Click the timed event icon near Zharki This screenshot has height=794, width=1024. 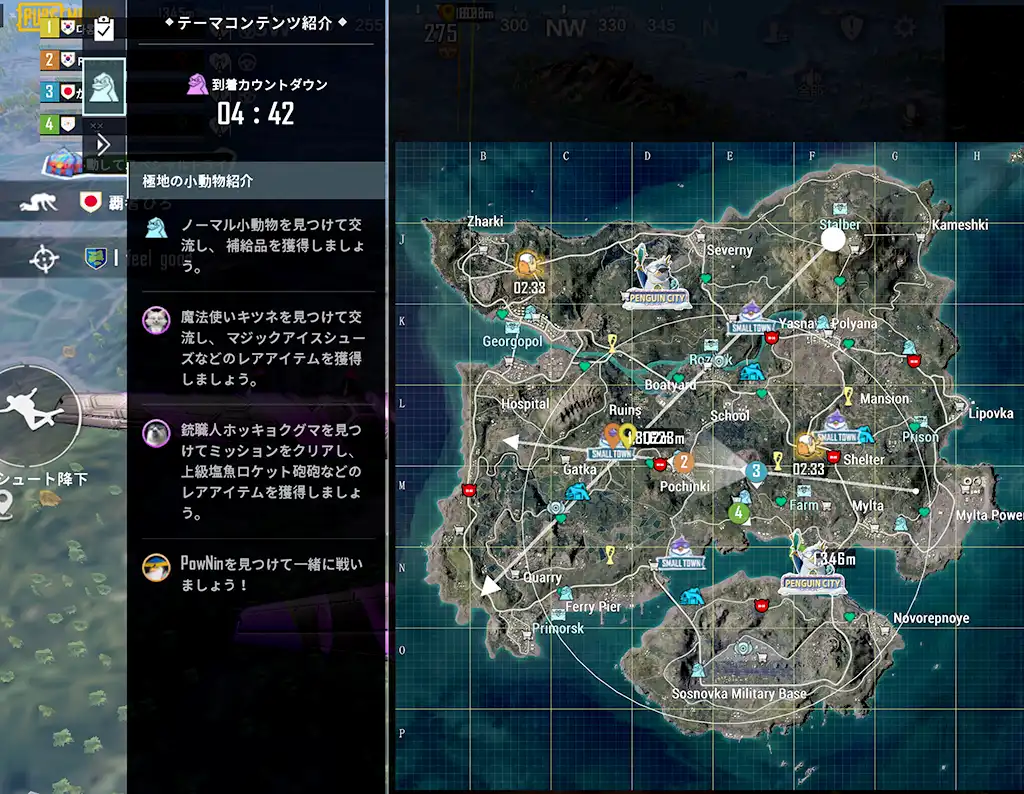point(526,266)
